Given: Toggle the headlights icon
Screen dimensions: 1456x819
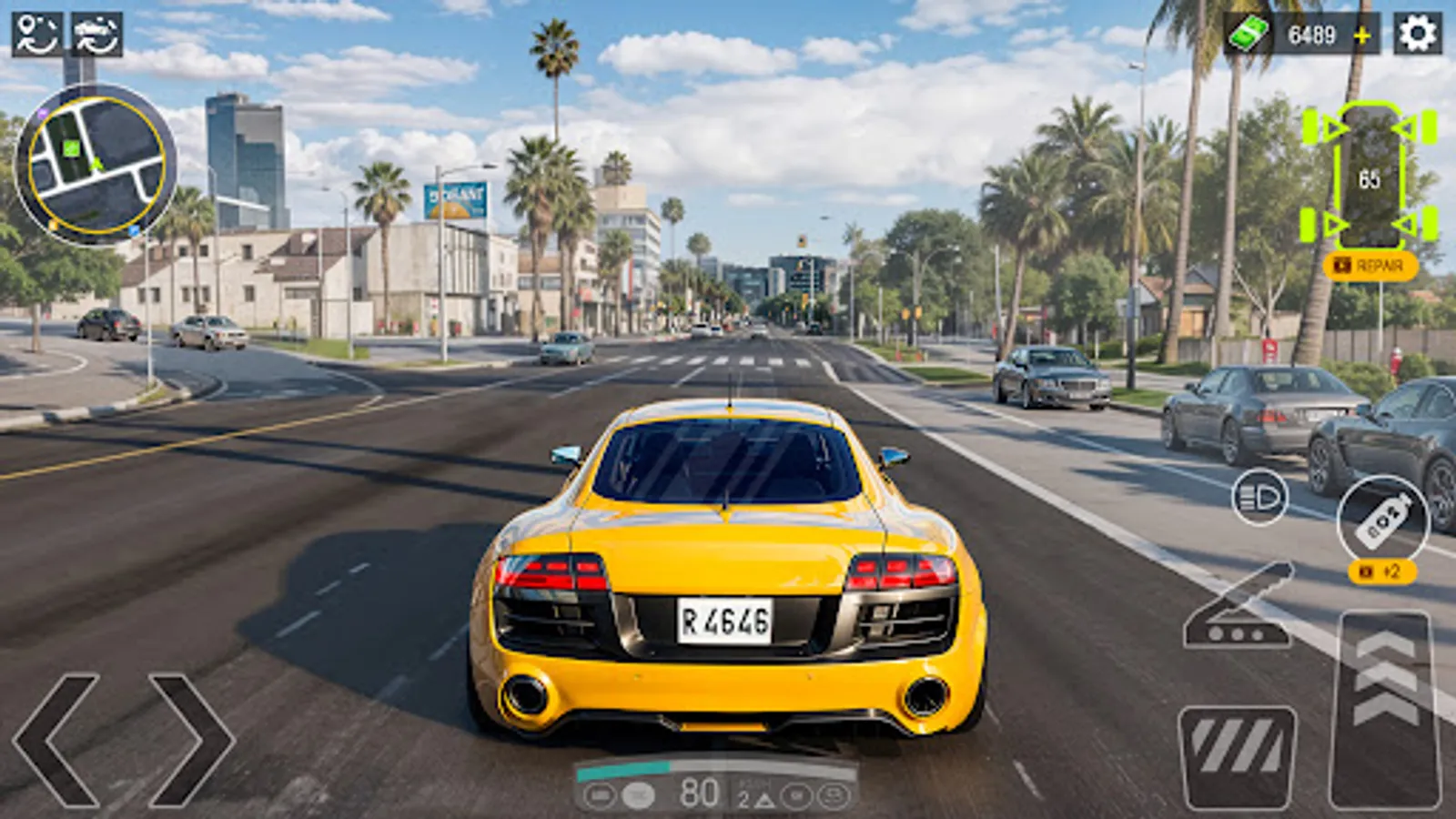Looking at the screenshot, I should click(x=1259, y=499).
